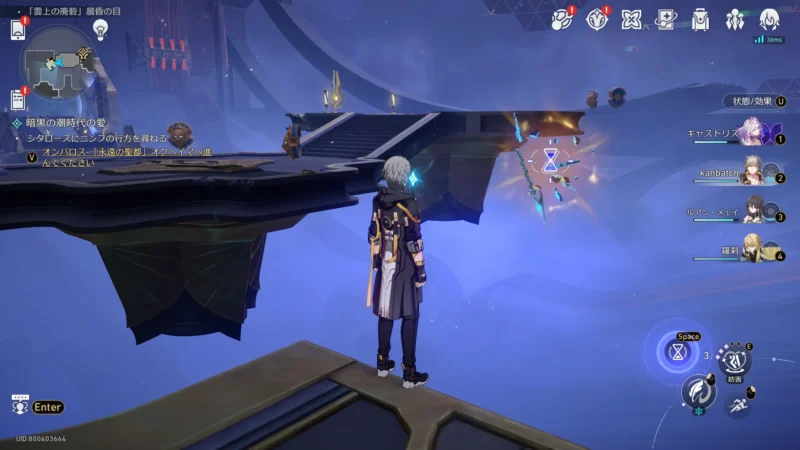800x450 pixels.
Task: Activate the hourglass ability button
Action: 679,352
